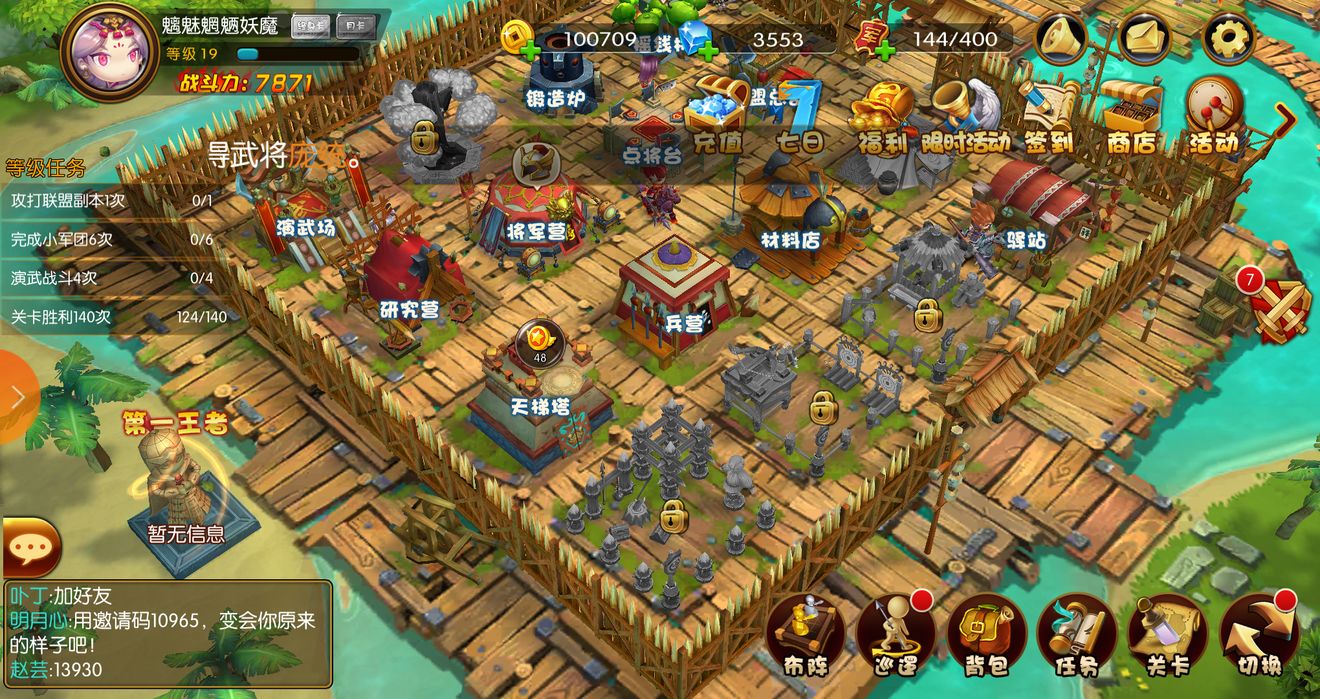This screenshot has width=1320, height=699.
Task: Open the 商店 shop icon
Action: tap(1131, 115)
